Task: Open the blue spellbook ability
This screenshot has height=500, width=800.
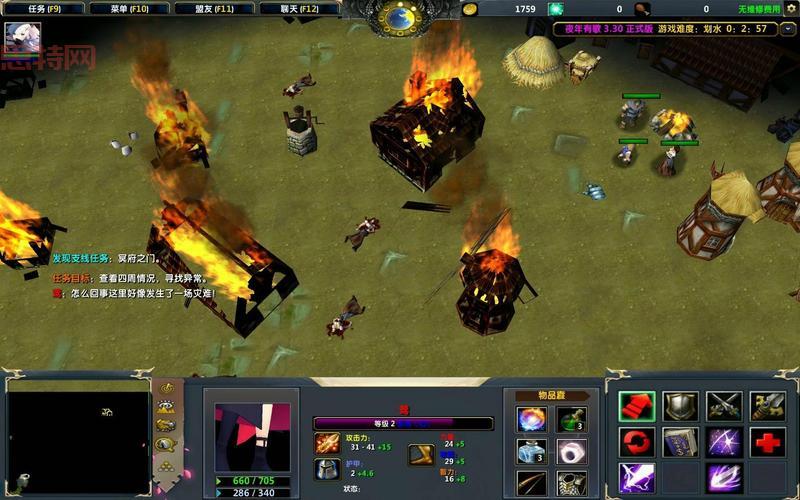Action: coord(681,442)
